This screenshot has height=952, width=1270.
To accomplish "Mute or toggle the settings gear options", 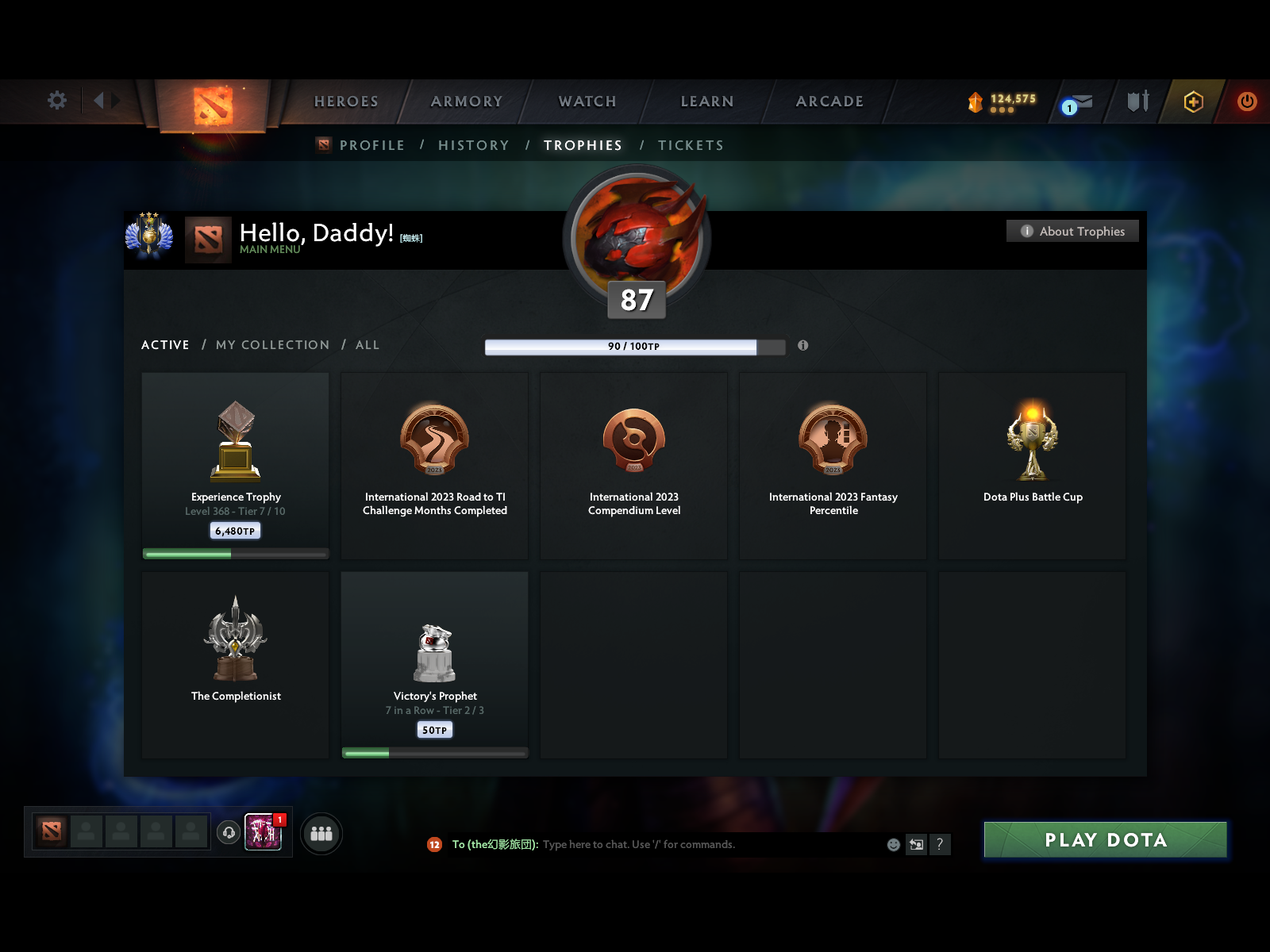I will pyautogui.click(x=56, y=101).
